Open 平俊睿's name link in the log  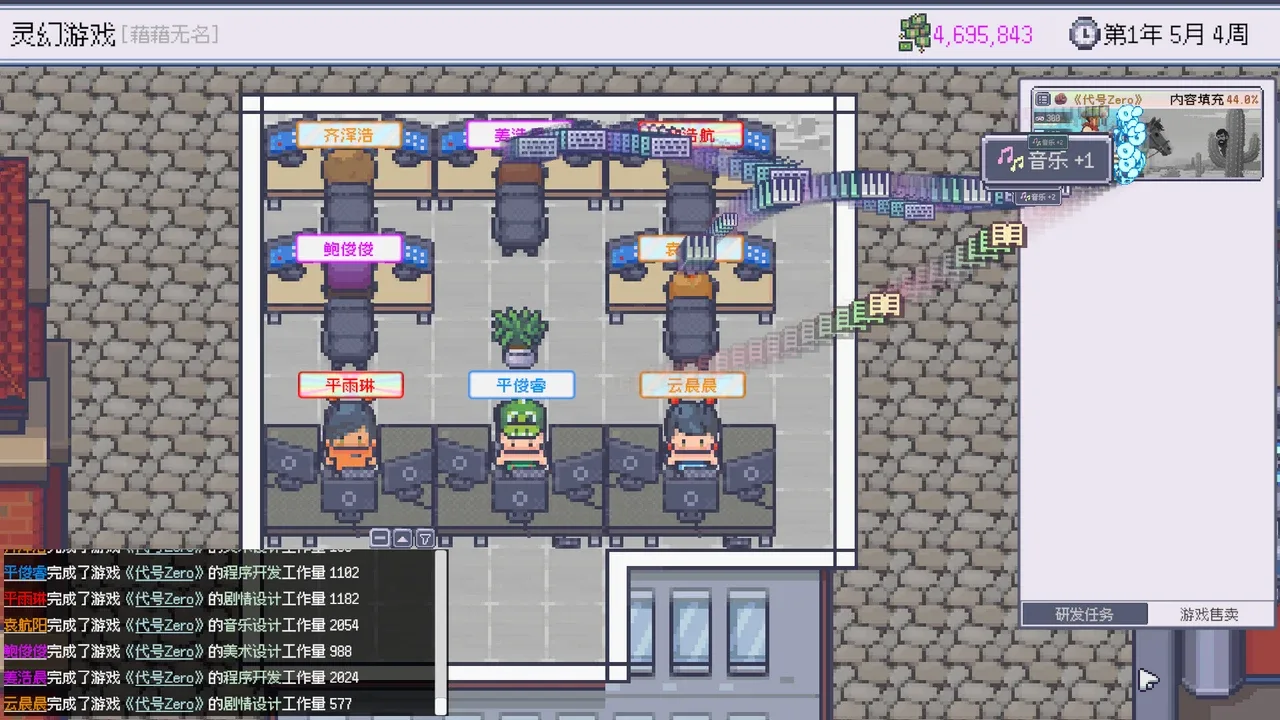pos(25,573)
